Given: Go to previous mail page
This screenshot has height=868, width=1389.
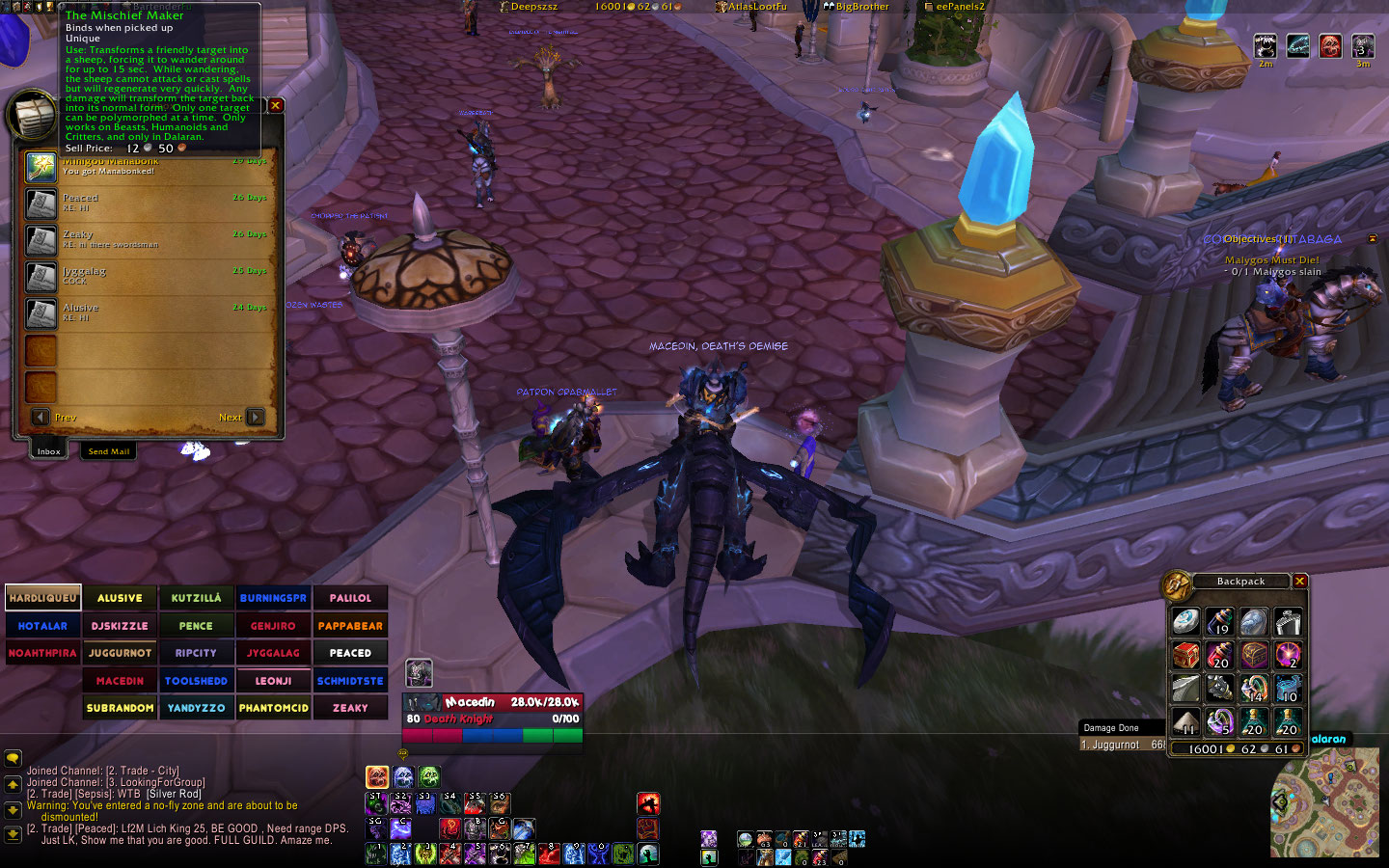Looking at the screenshot, I should coord(41,417).
